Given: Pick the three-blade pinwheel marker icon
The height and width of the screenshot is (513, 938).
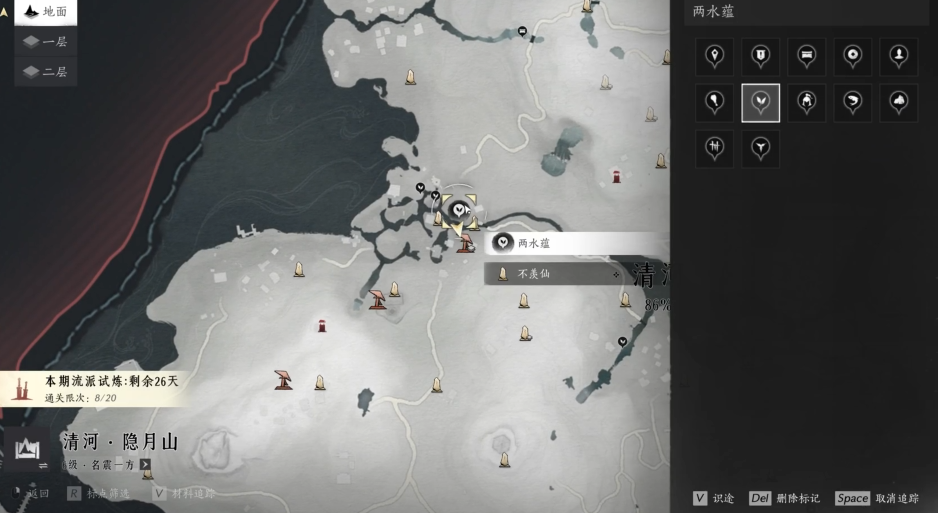Looking at the screenshot, I should point(760,149).
